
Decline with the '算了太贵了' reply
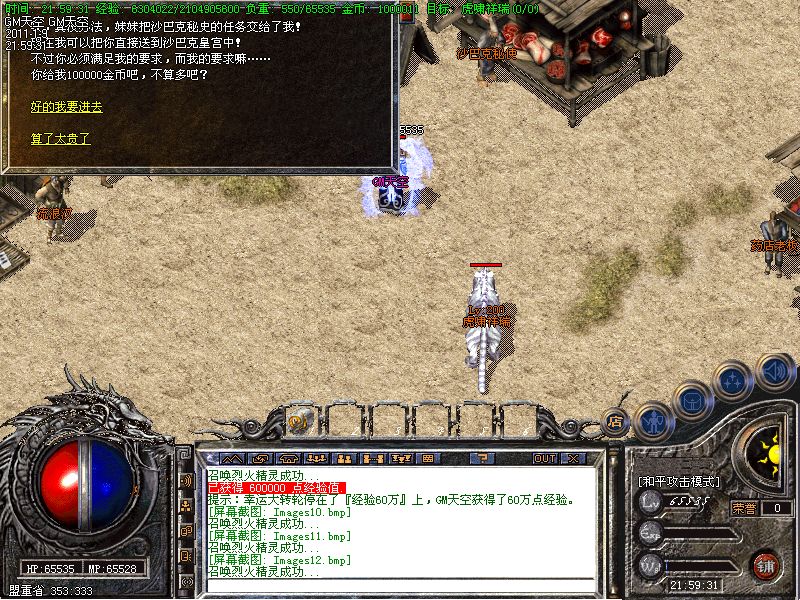click(60, 139)
